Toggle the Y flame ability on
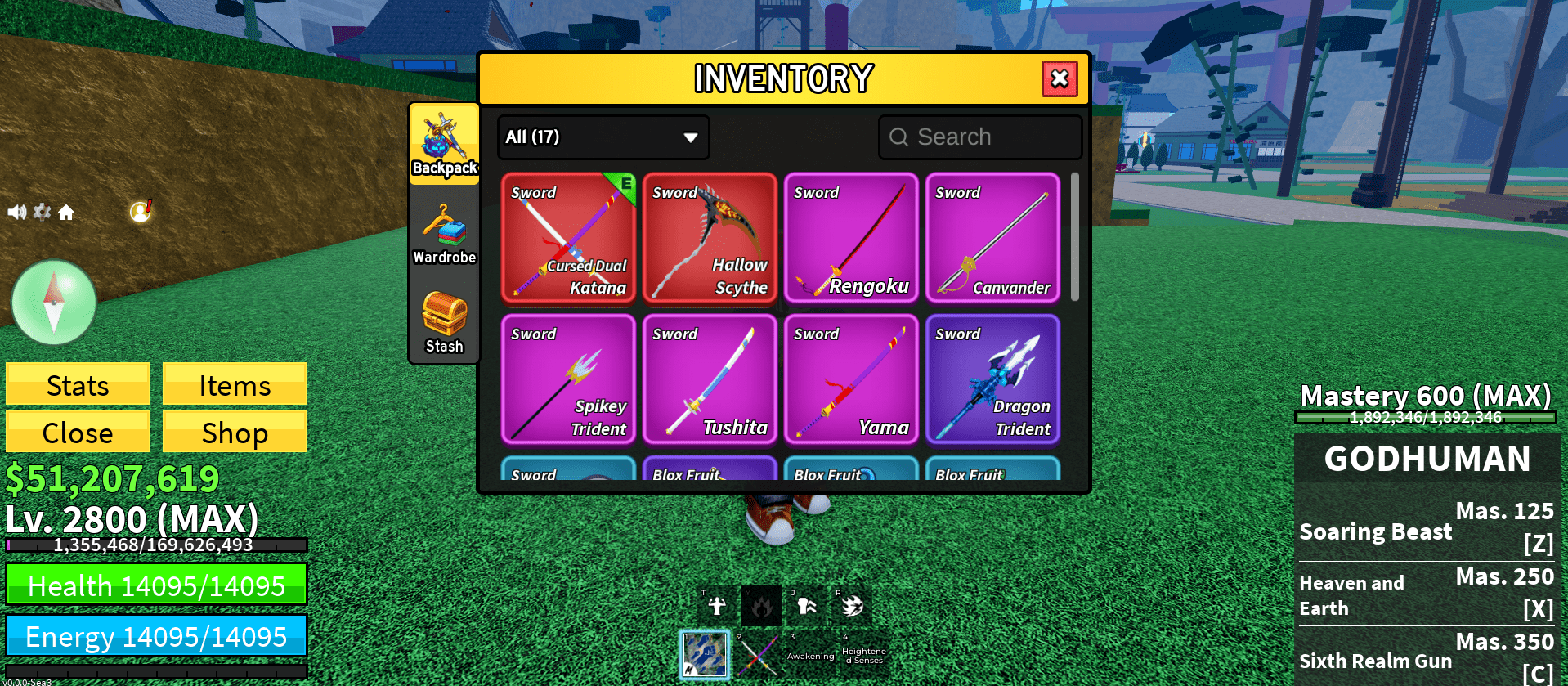Image resolution: width=1568 pixels, height=686 pixels. click(761, 605)
